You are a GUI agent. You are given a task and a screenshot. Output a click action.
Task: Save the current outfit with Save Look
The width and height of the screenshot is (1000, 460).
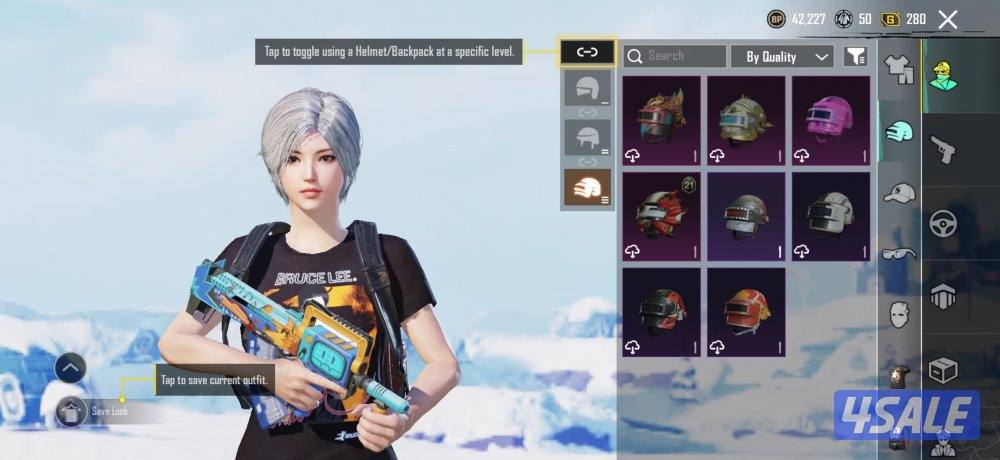click(72, 410)
